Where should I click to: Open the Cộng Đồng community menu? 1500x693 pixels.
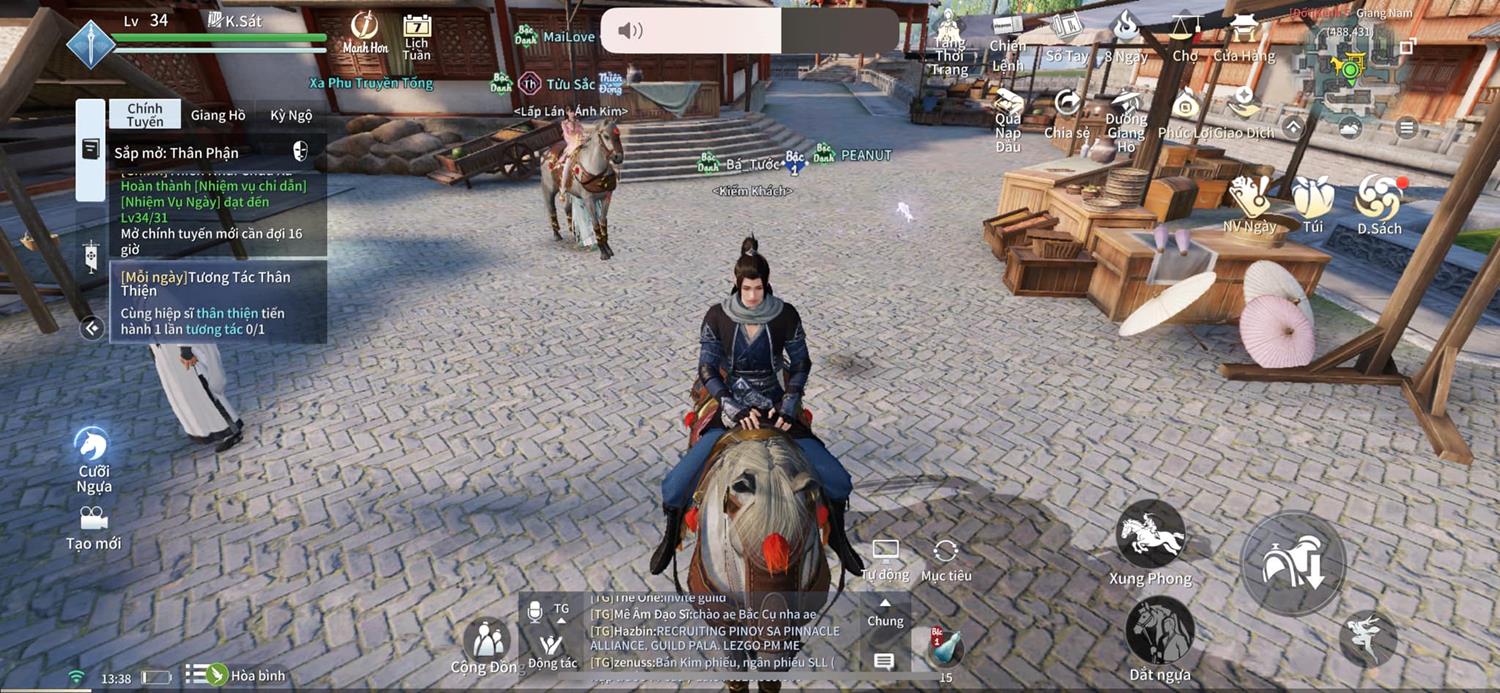[x=487, y=645]
